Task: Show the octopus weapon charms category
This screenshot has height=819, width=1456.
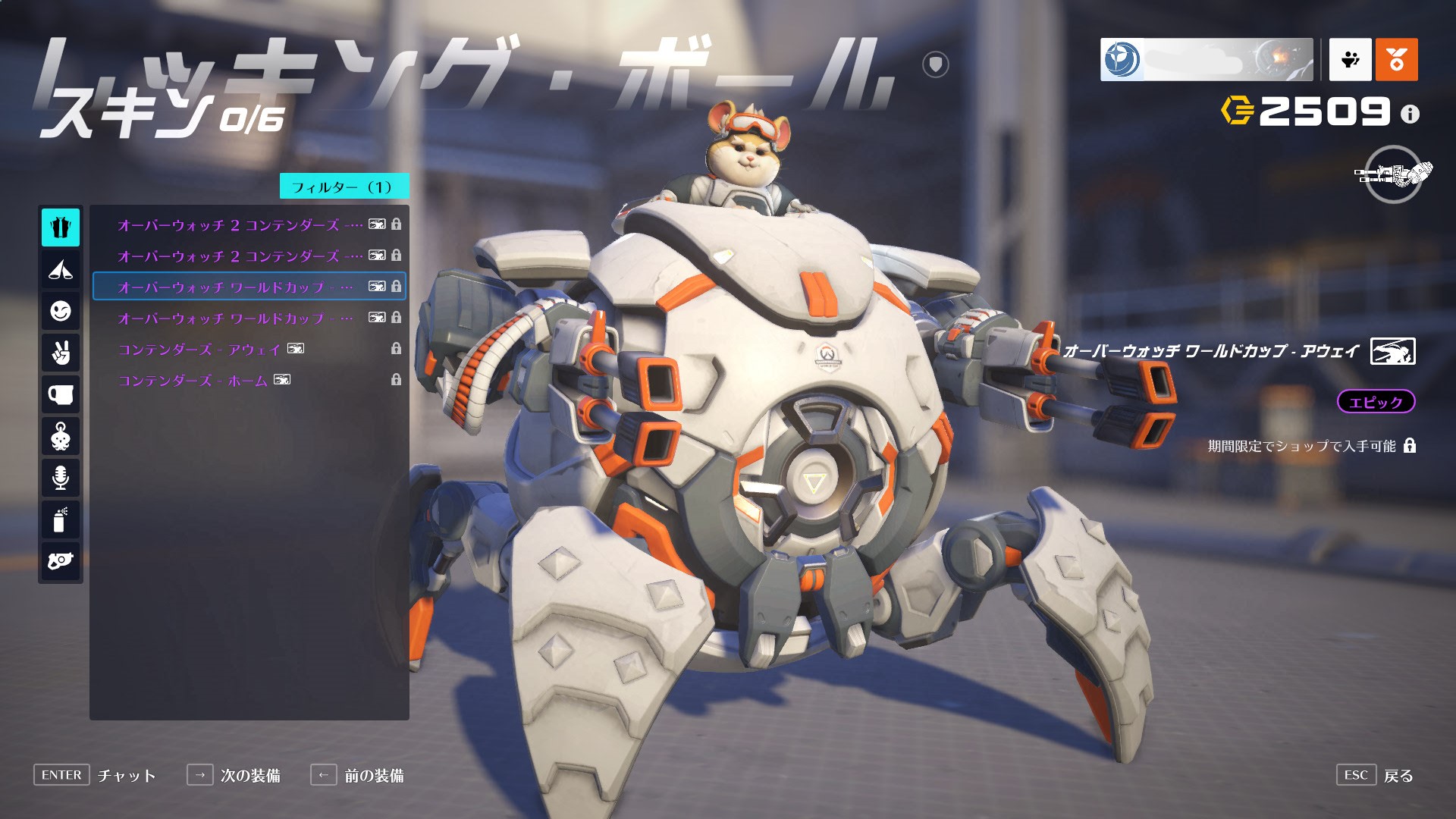Action: pos(61,436)
